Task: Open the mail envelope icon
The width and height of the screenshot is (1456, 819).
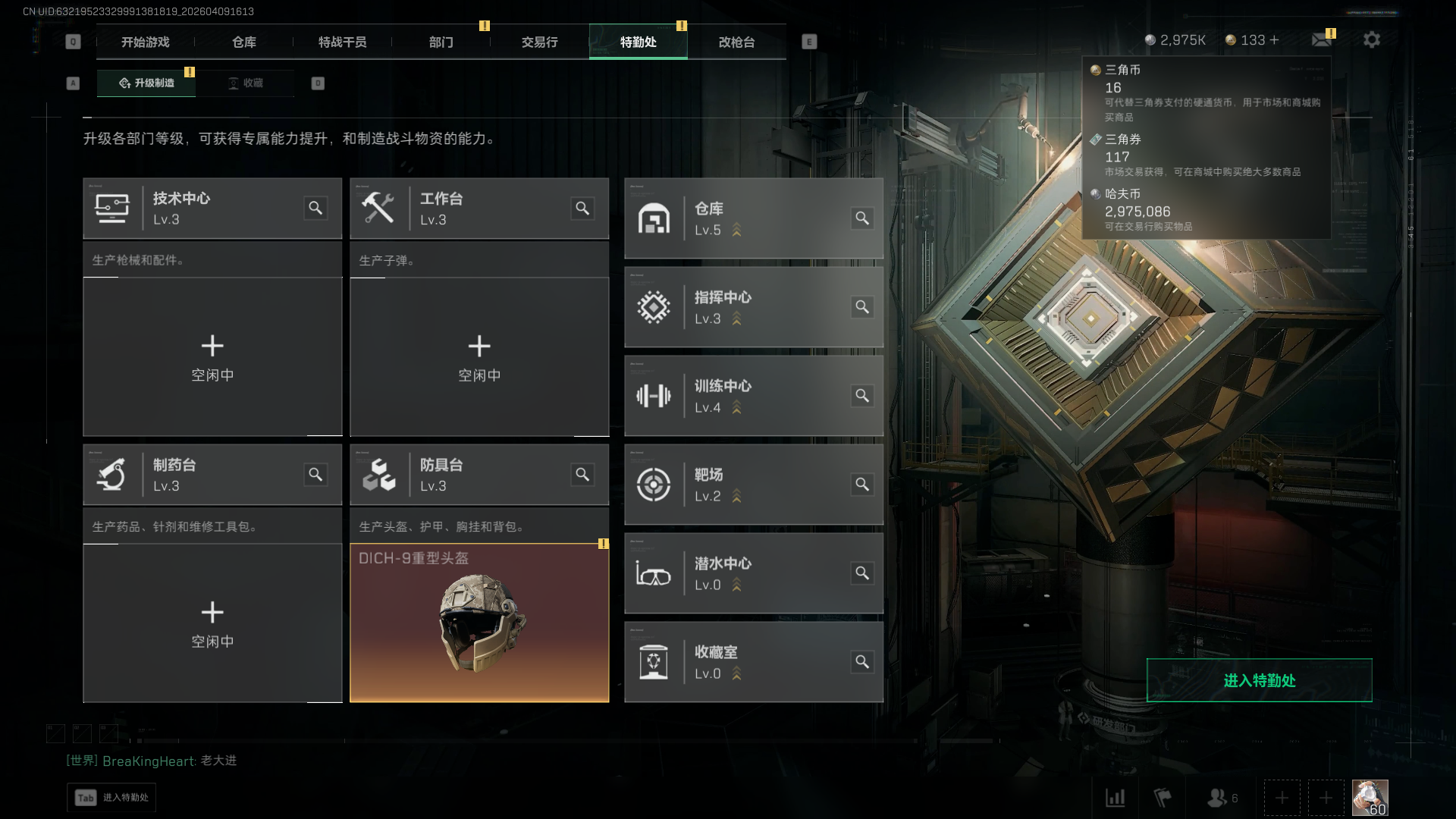Action: coord(1321,39)
